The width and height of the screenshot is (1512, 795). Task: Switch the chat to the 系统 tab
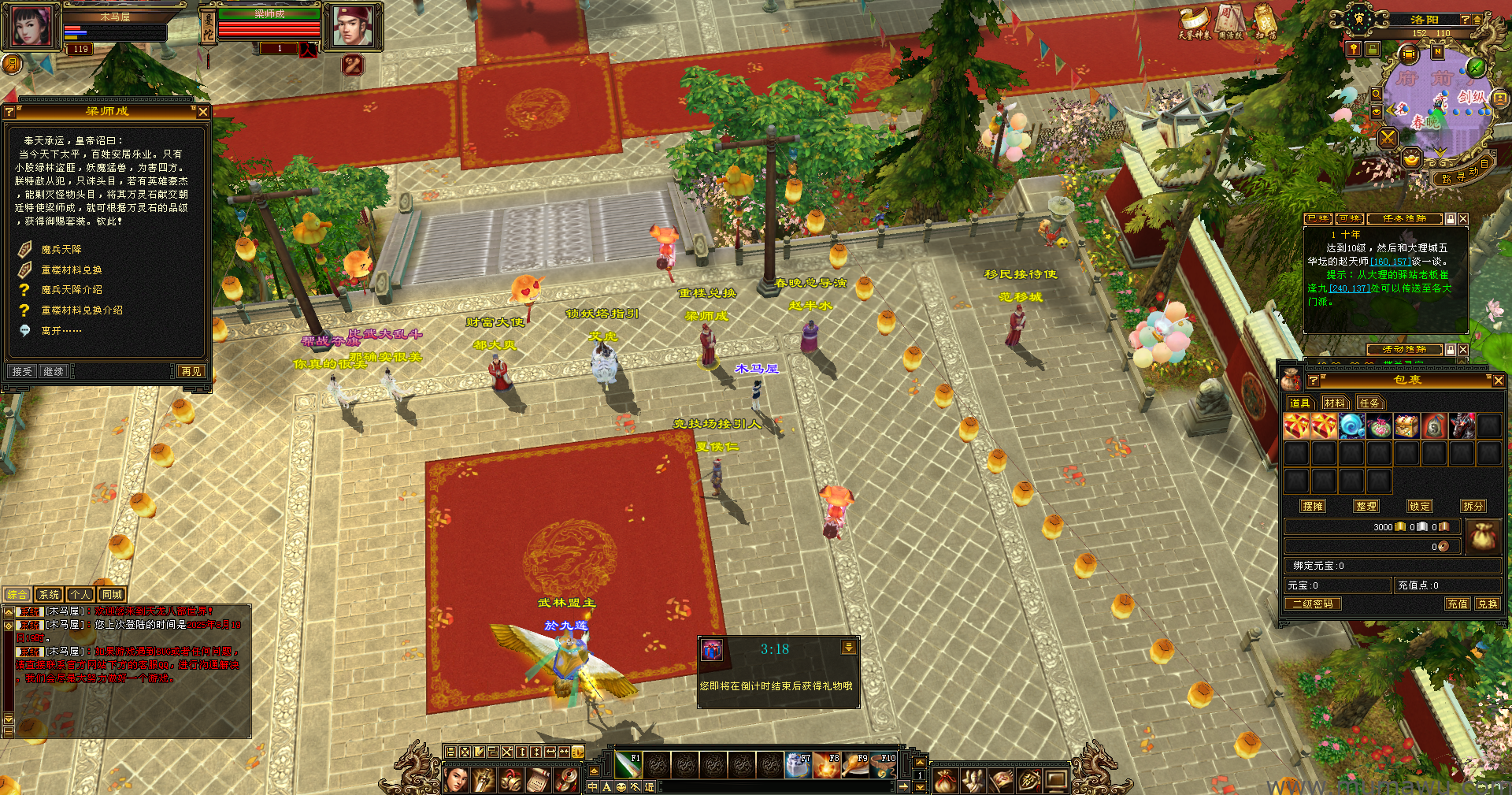(49, 595)
